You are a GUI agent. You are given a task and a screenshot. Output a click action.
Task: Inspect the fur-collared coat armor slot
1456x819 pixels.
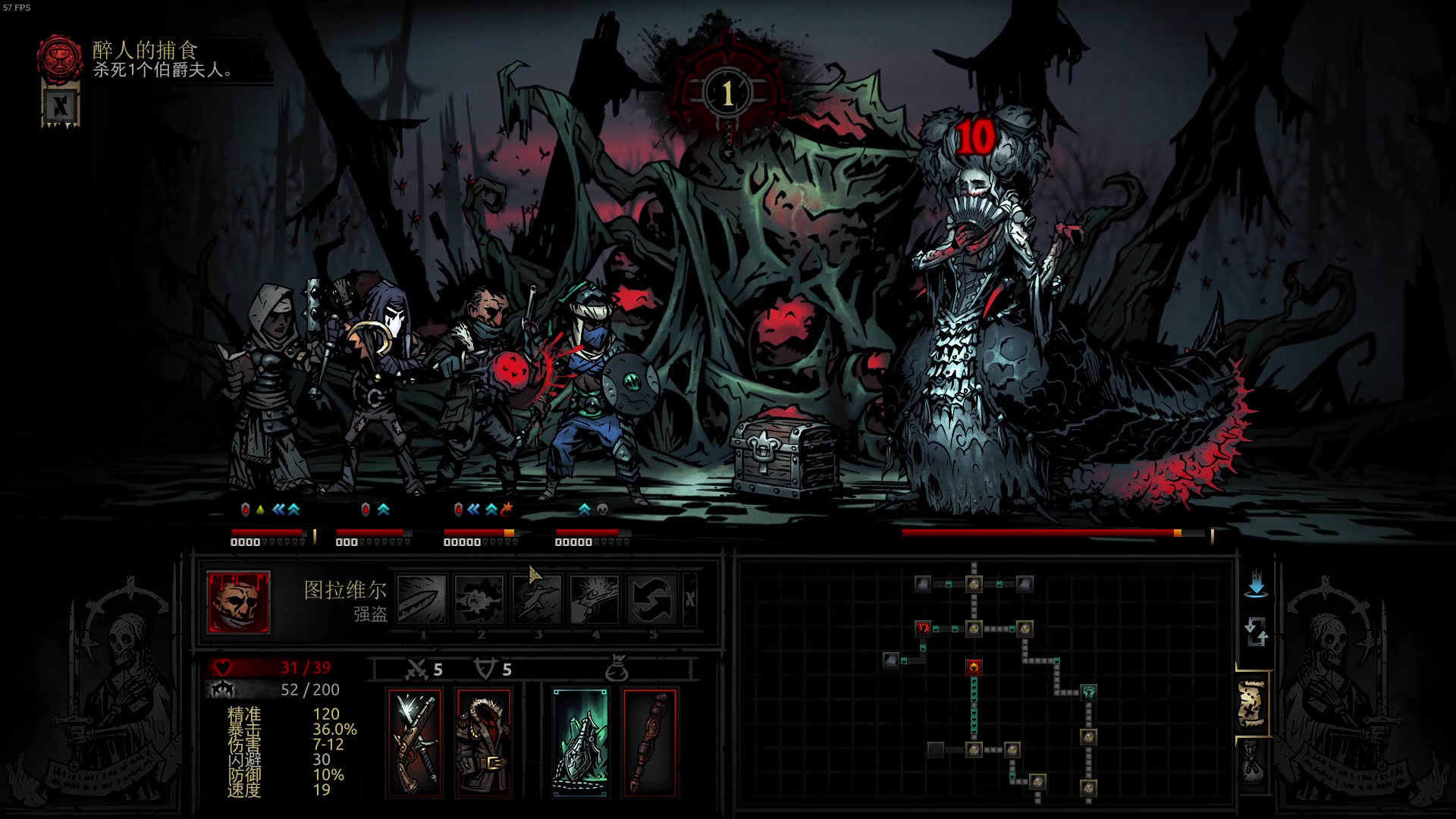484,743
